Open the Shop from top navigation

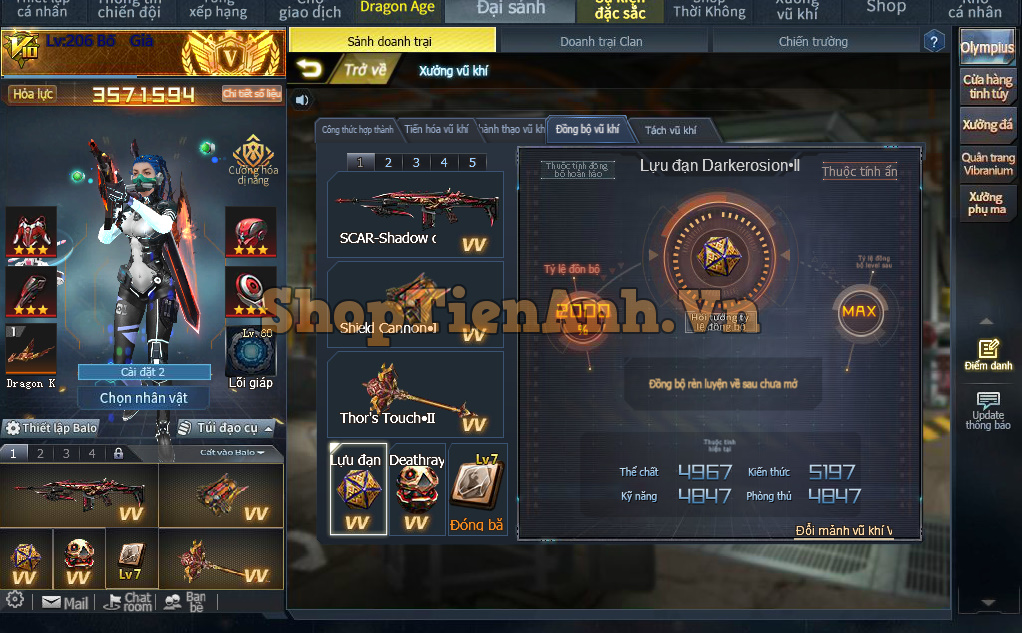tap(886, 8)
